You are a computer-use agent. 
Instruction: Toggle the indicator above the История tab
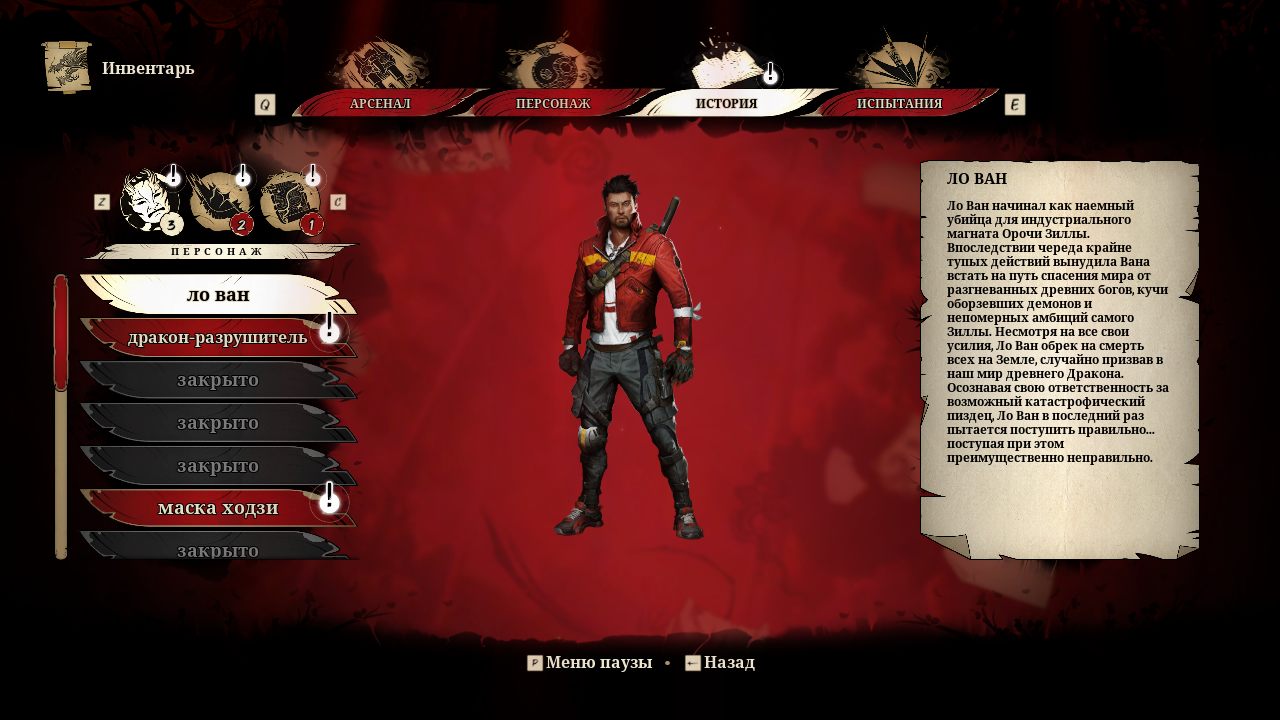click(768, 73)
